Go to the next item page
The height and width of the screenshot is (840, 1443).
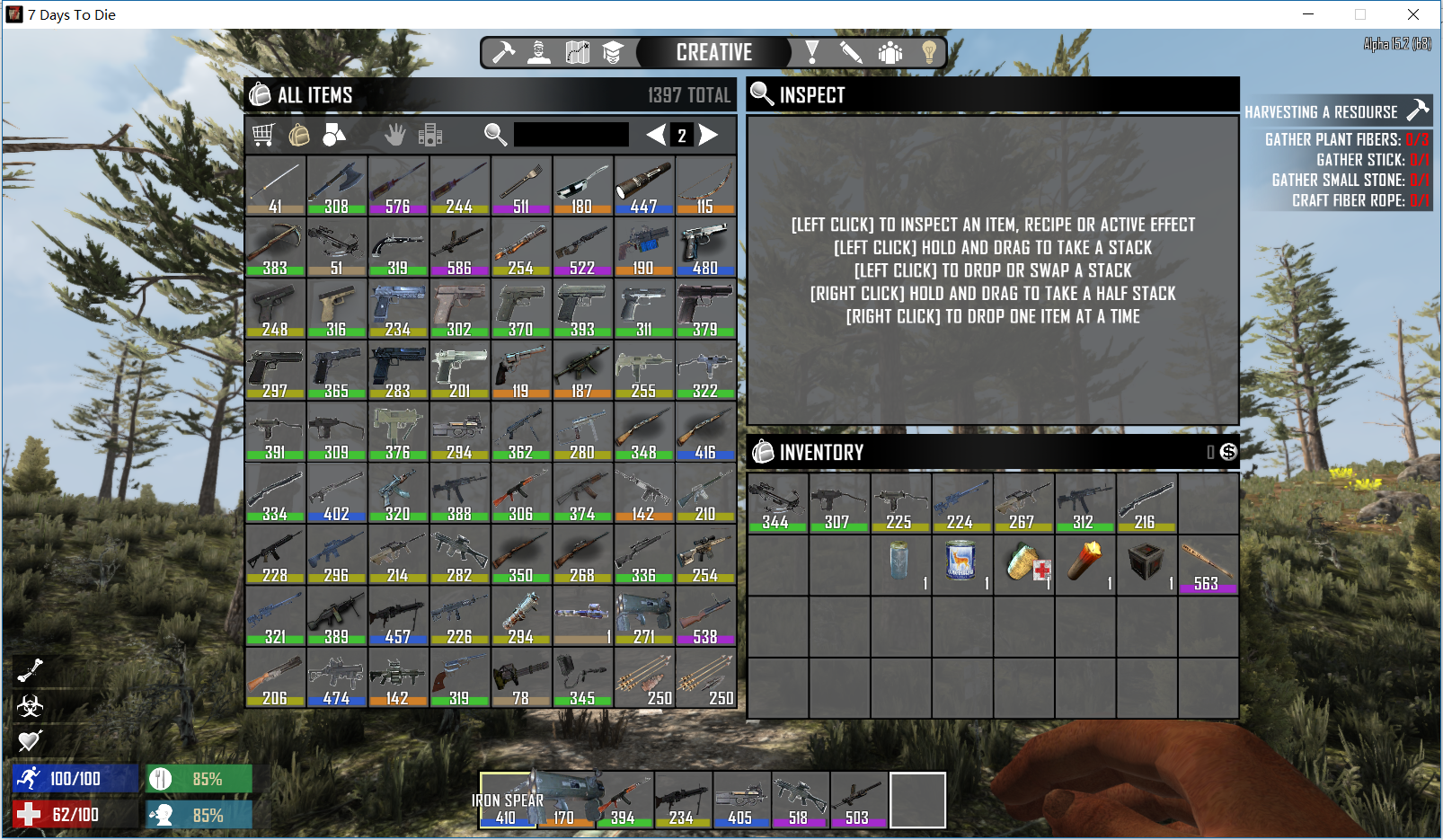[709, 135]
